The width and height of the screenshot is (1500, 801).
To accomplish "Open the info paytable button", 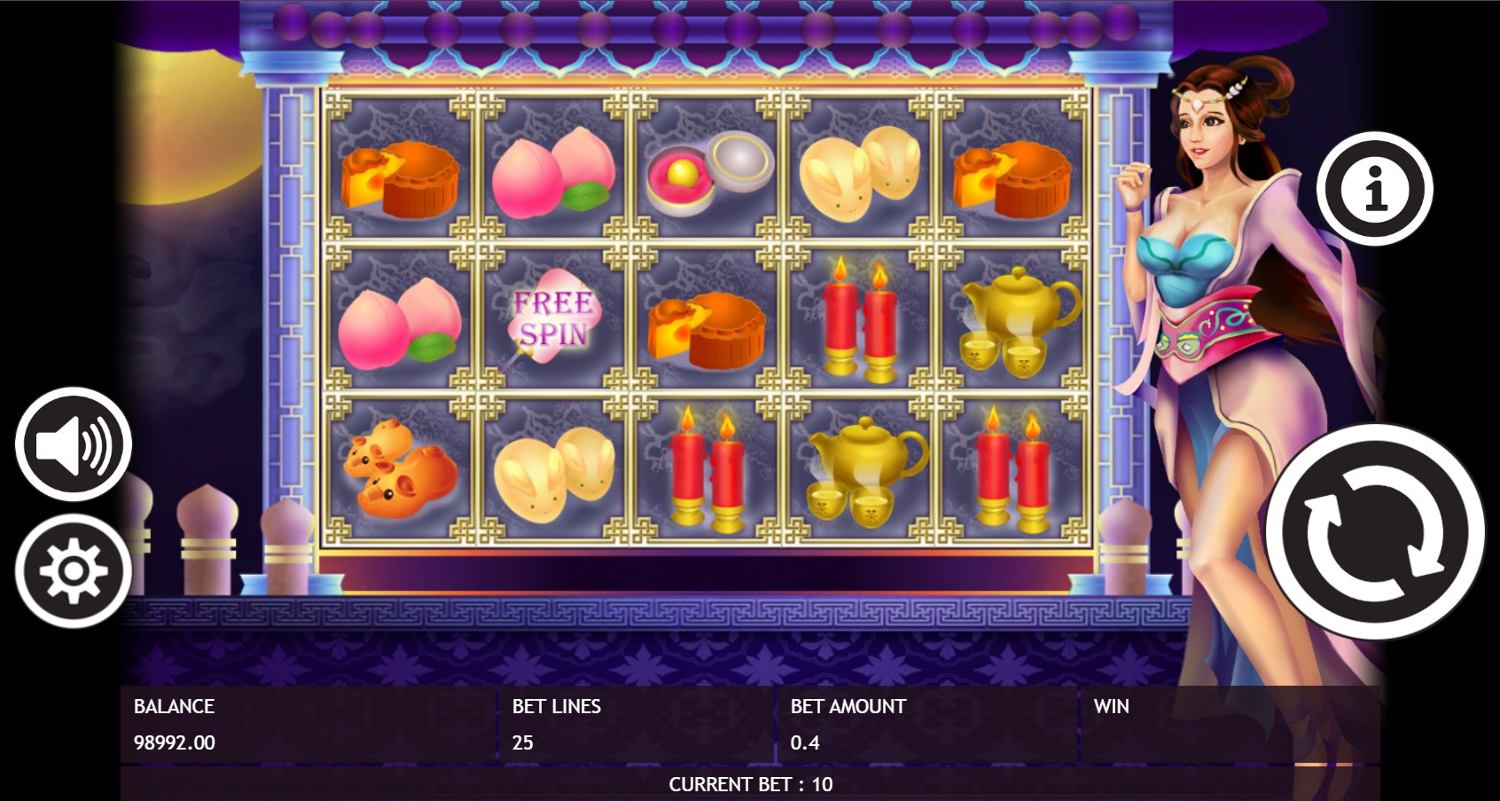I will (x=1374, y=188).
